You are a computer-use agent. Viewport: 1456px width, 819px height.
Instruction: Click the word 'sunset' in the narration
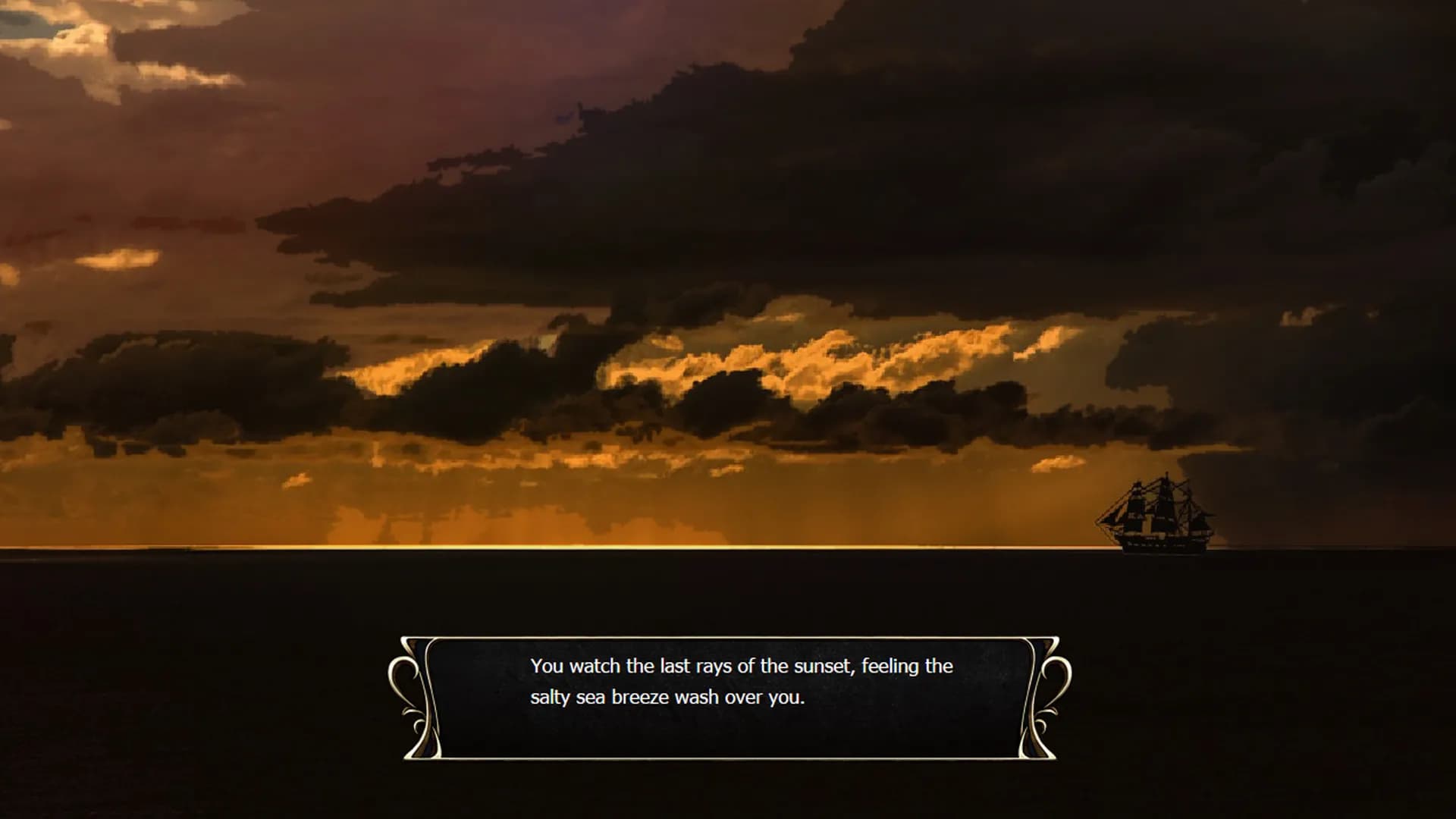coord(823,667)
